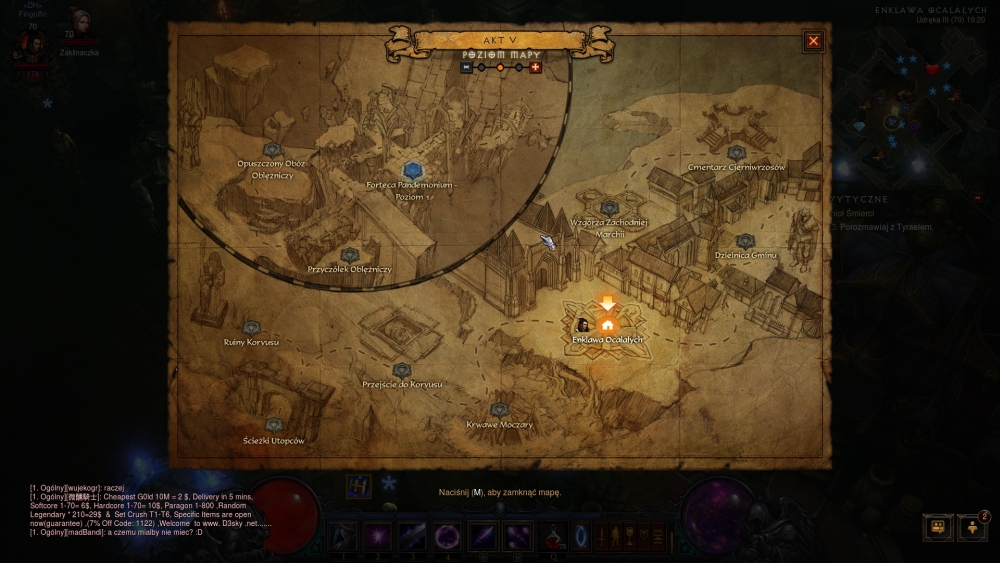Image resolution: width=1000 pixels, height=563 pixels.
Task: Open the social button with notification badge
Action: click(x=972, y=527)
